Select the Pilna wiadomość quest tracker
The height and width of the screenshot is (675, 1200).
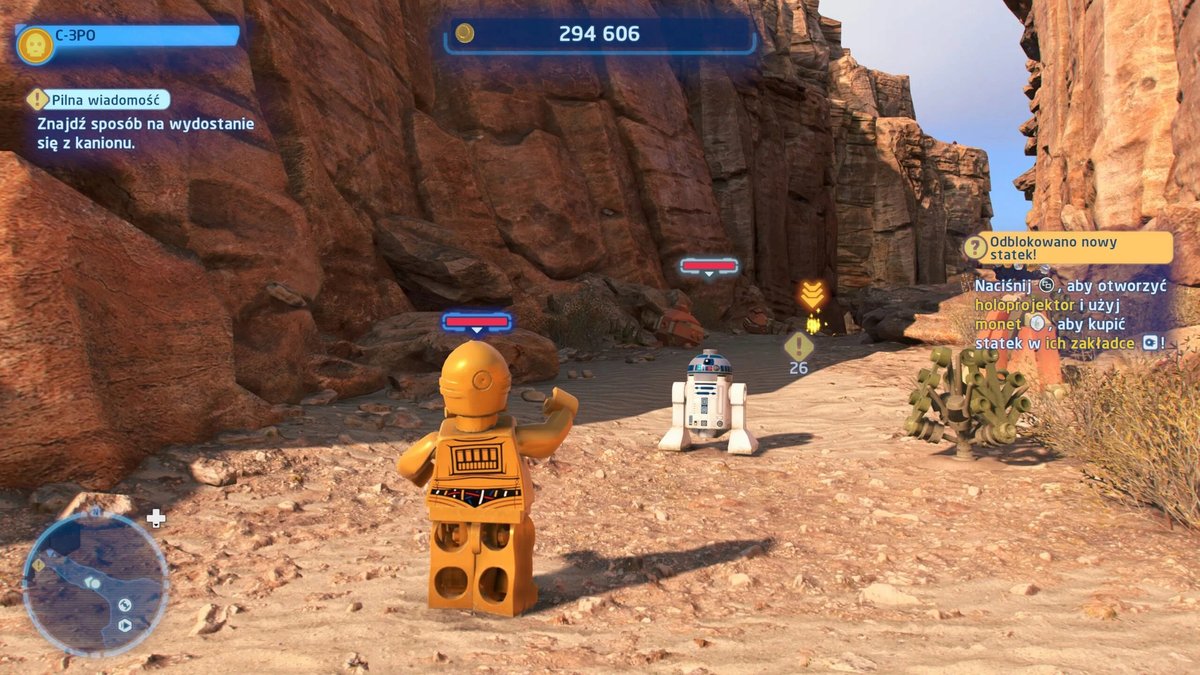pos(98,99)
